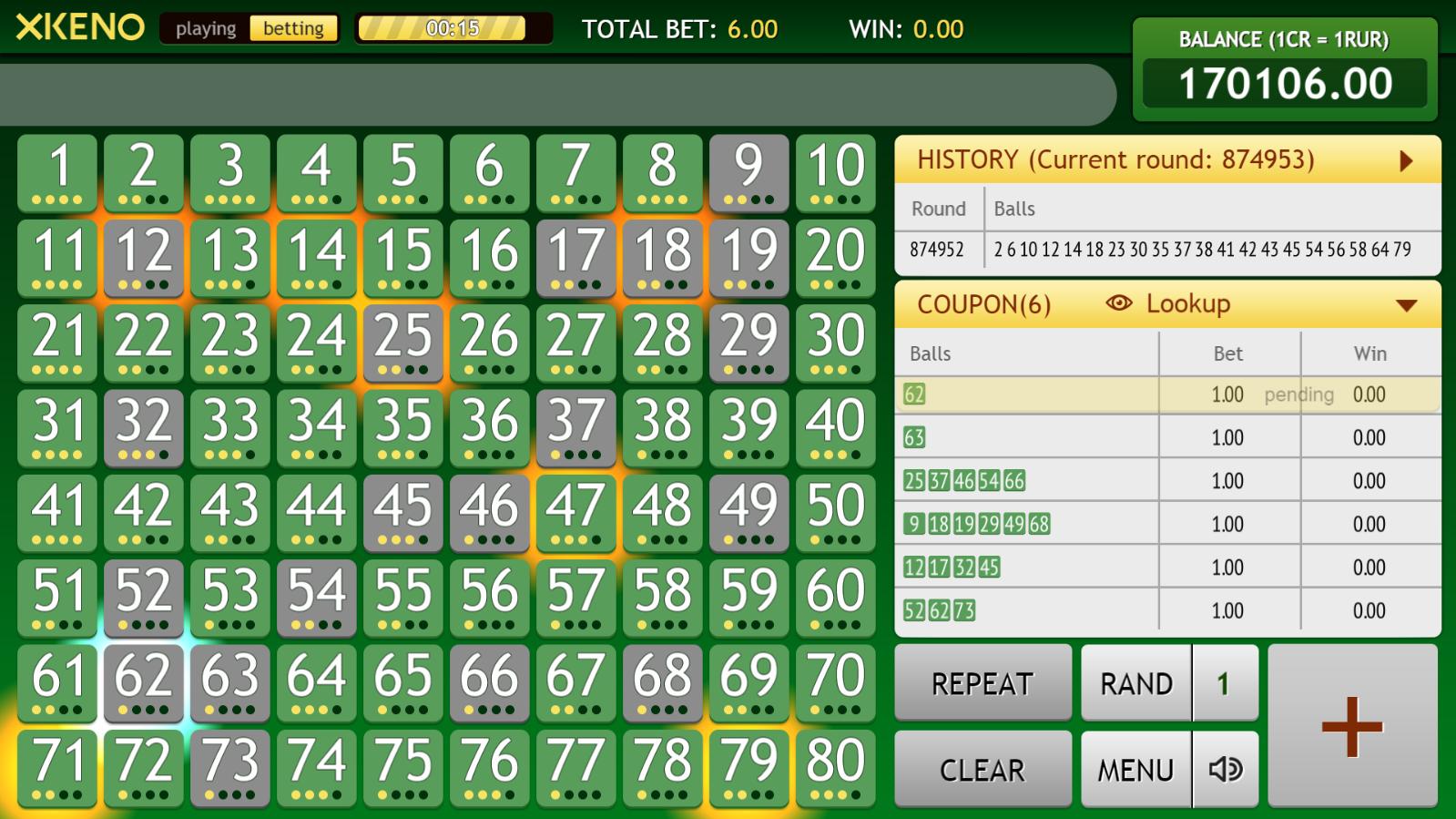
Task: Expand the HISTORY panel arrow
Action: click(x=1406, y=161)
